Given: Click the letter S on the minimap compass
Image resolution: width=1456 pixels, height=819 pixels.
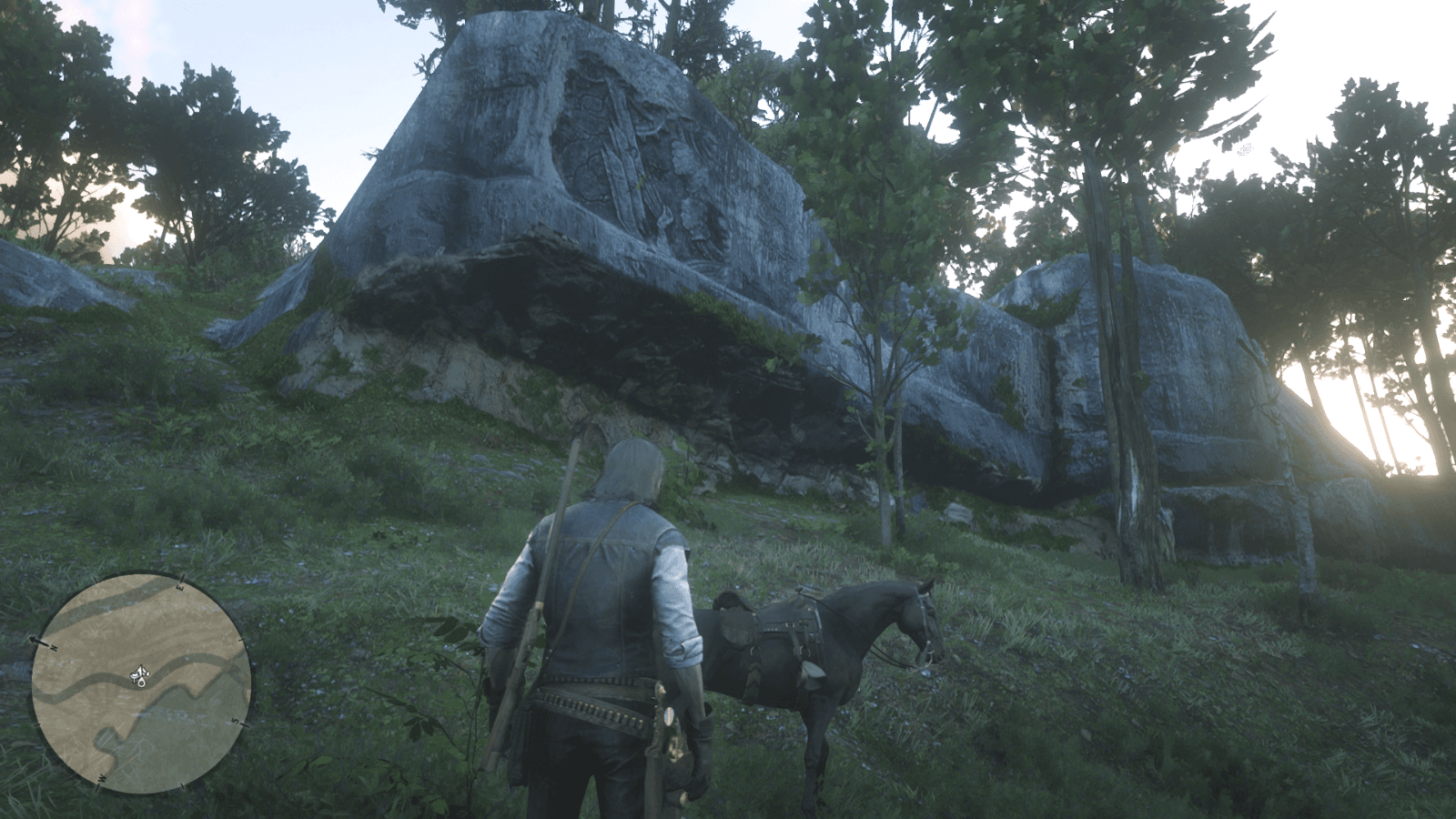Looking at the screenshot, I should tap(235, 720).
